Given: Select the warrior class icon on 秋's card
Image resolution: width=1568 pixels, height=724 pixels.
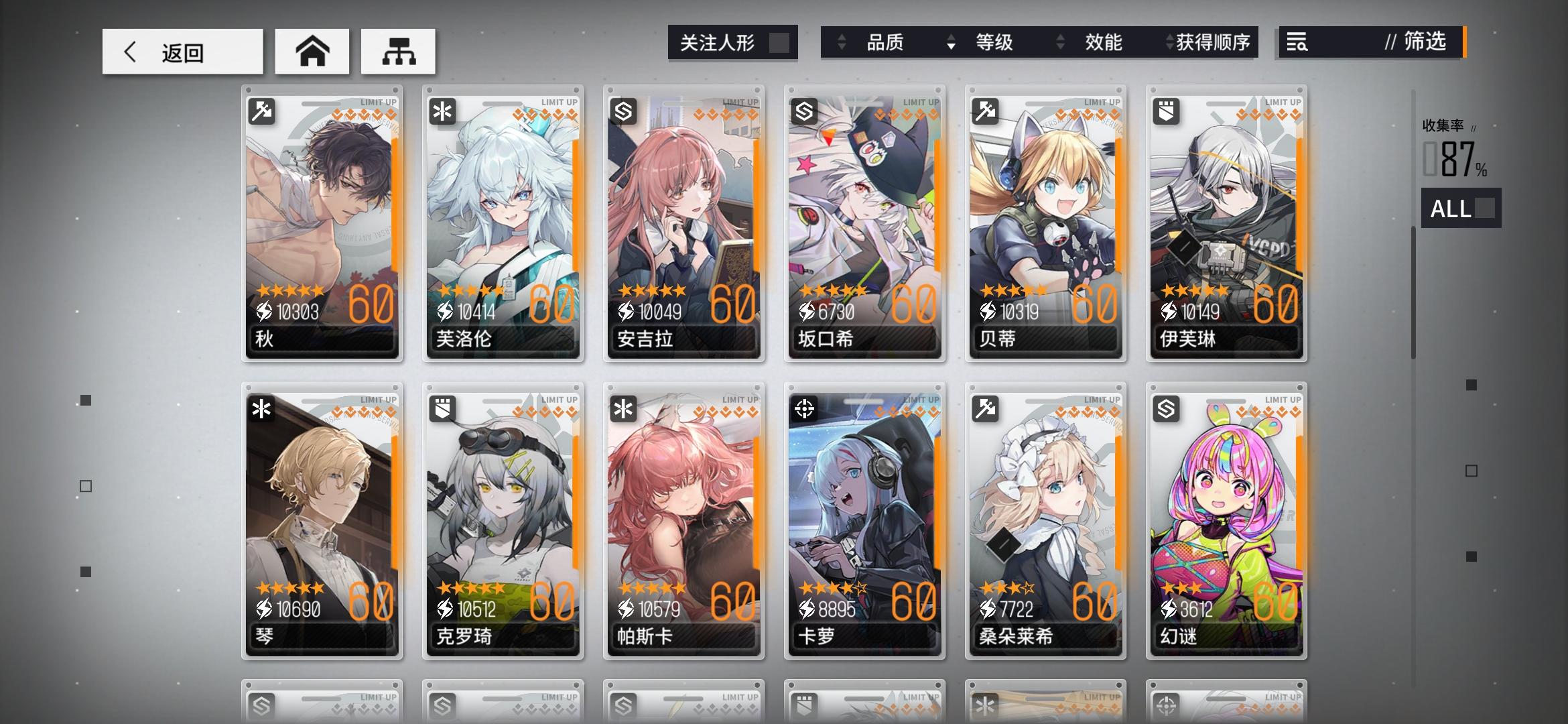Looking at the screenshot, I should pos(263,111).
